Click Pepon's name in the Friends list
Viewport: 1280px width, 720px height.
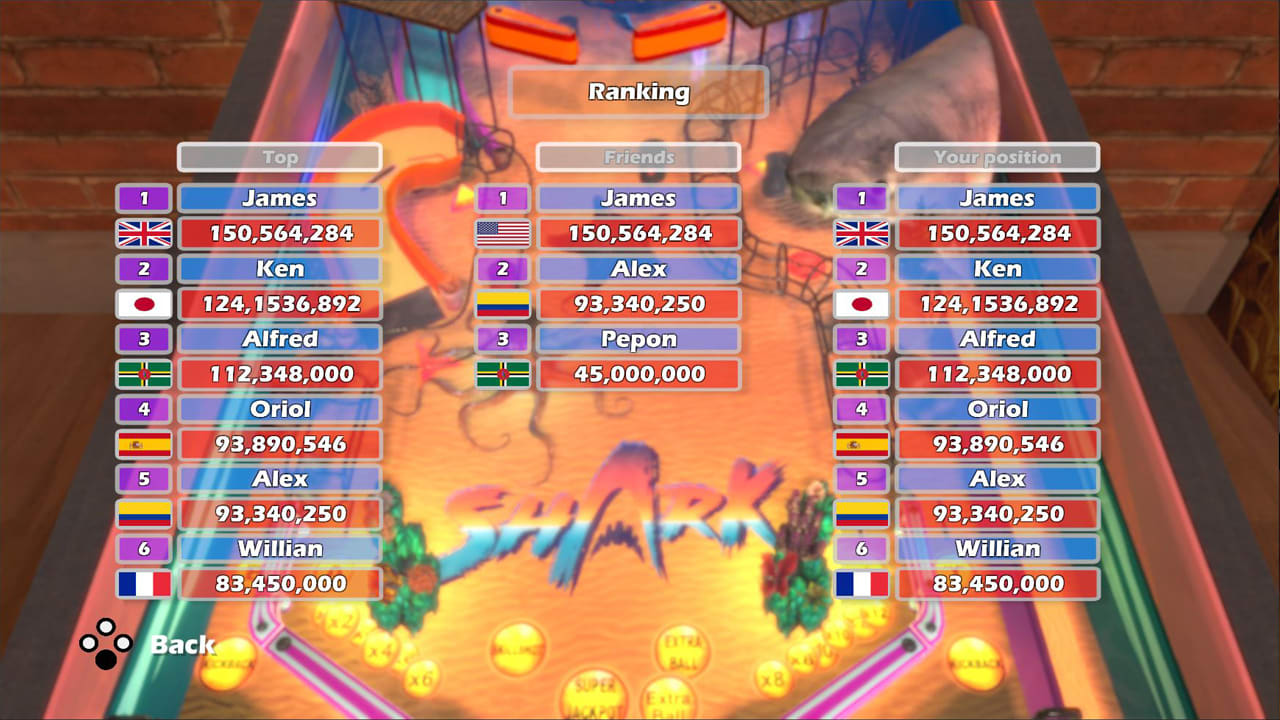pyautogui.click(x=639, y=339)
